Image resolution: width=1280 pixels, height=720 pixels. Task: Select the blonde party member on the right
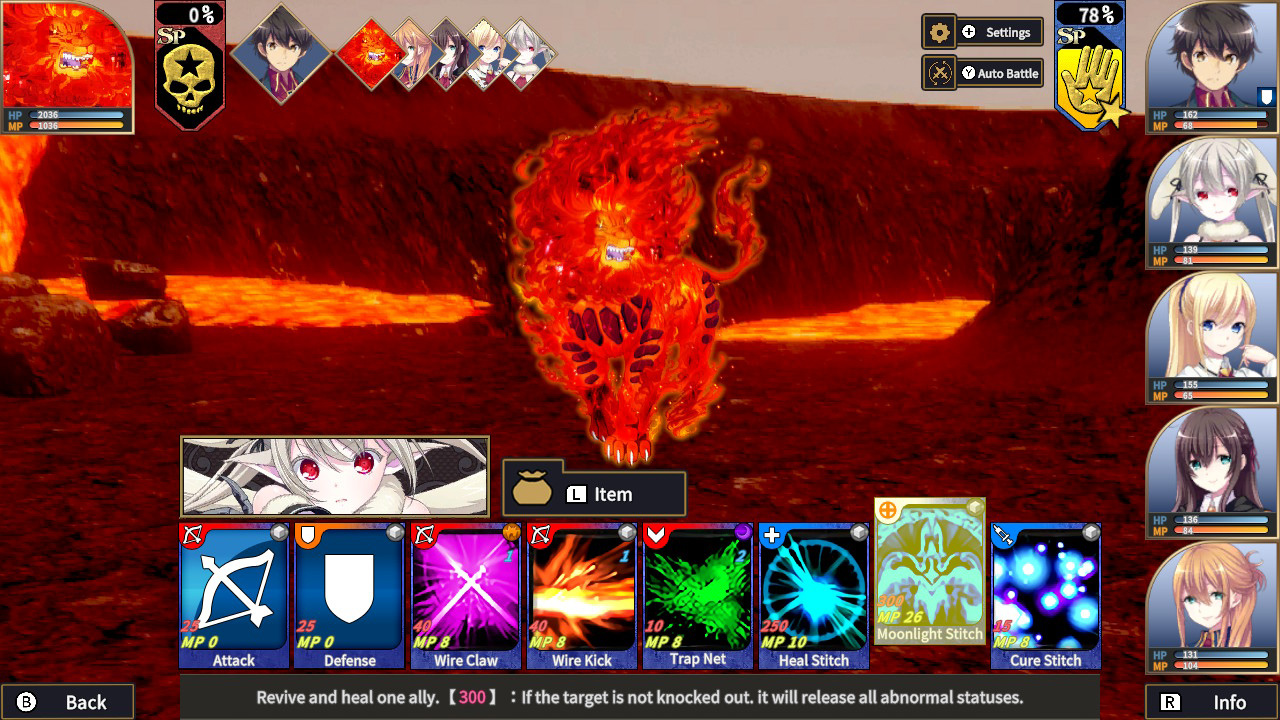click(x=1211, y=335)
